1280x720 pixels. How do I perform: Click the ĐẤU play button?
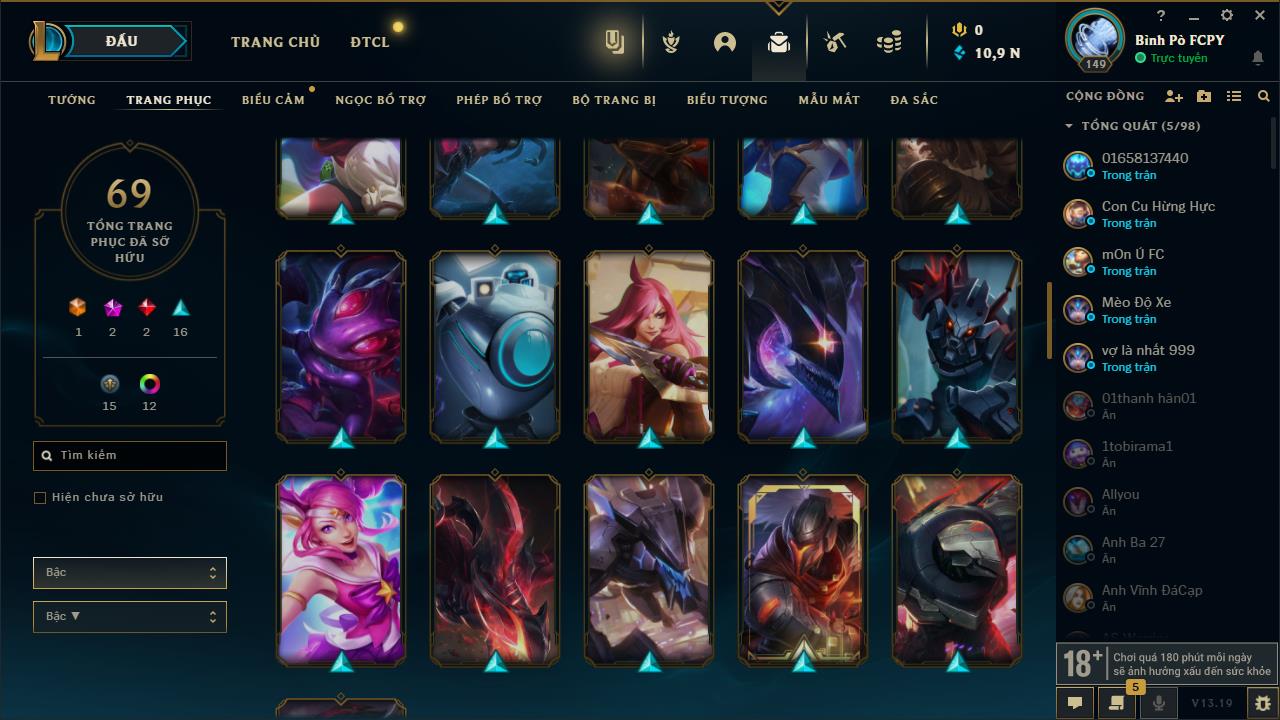[x=122, y=41]
